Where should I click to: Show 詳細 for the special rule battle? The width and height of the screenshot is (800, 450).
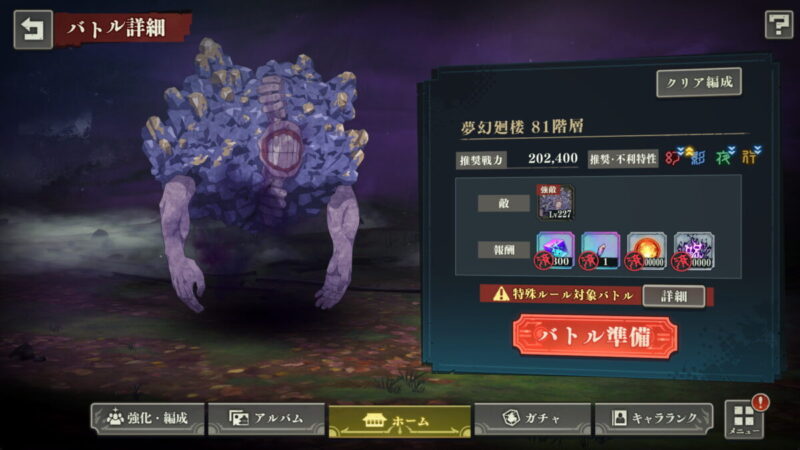pyautogui.click(x=672, y=296)
